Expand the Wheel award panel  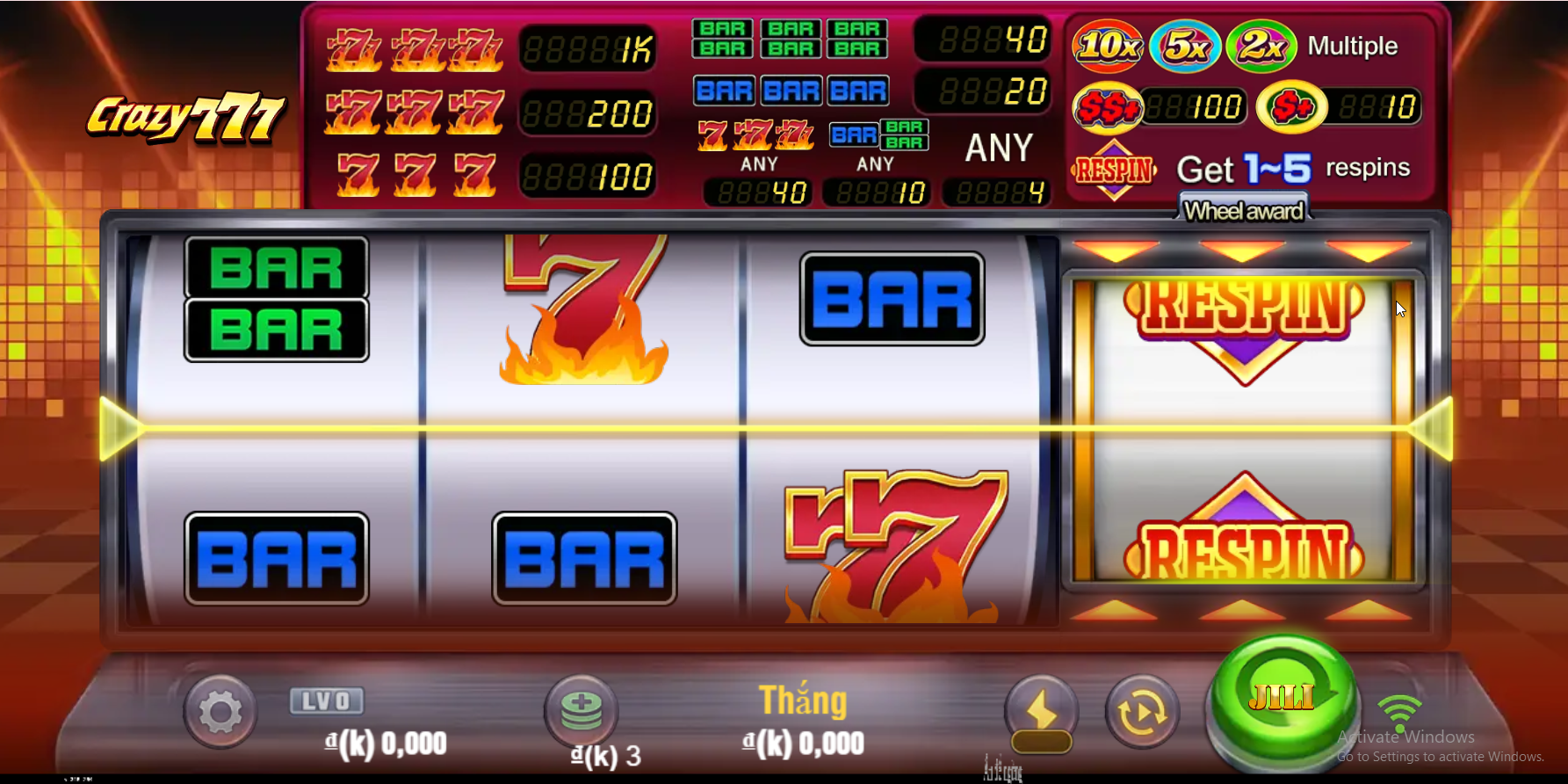pos(1242,210)
